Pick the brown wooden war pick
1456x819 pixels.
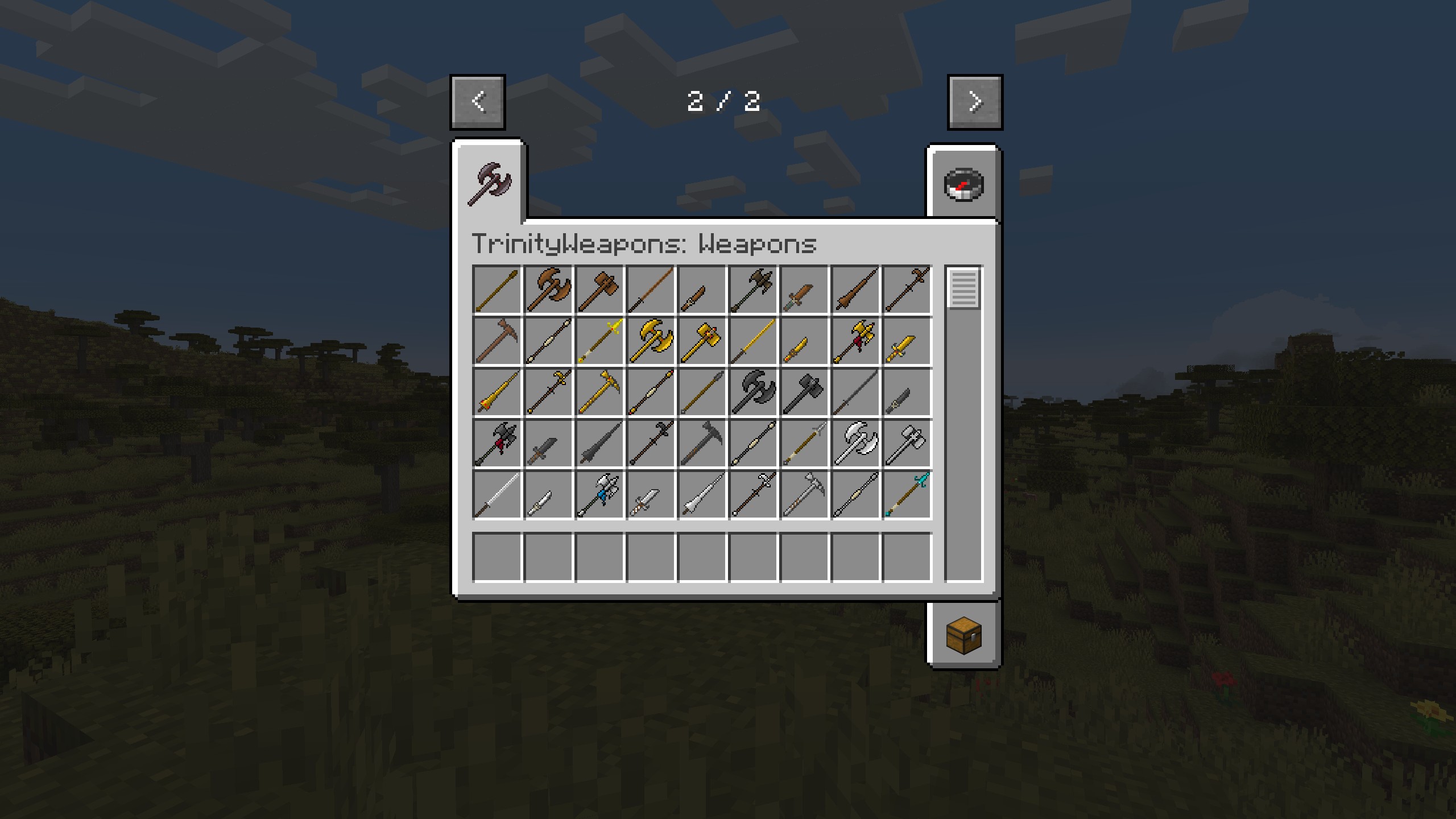coord(497,341)
